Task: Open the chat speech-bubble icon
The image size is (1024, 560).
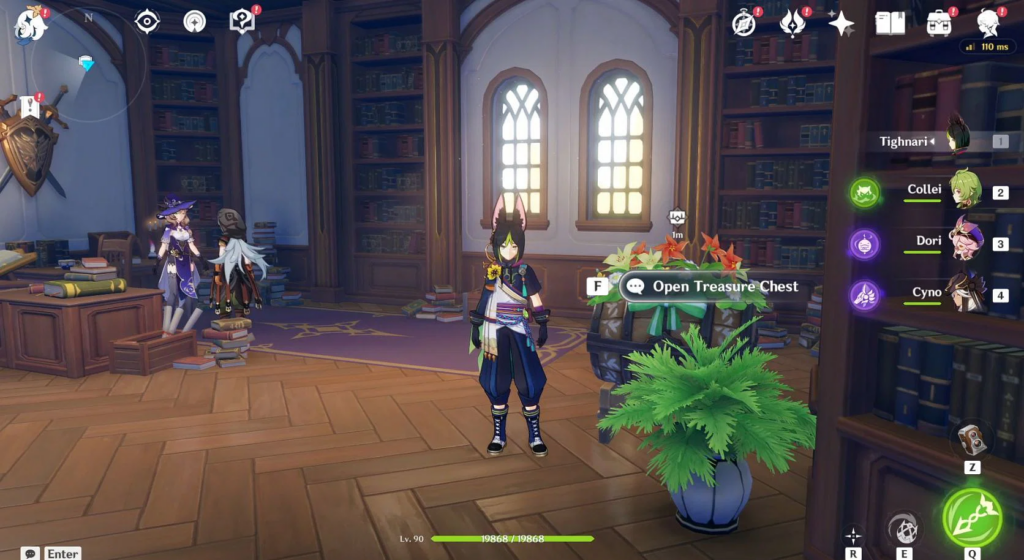Action: (32, 553)
